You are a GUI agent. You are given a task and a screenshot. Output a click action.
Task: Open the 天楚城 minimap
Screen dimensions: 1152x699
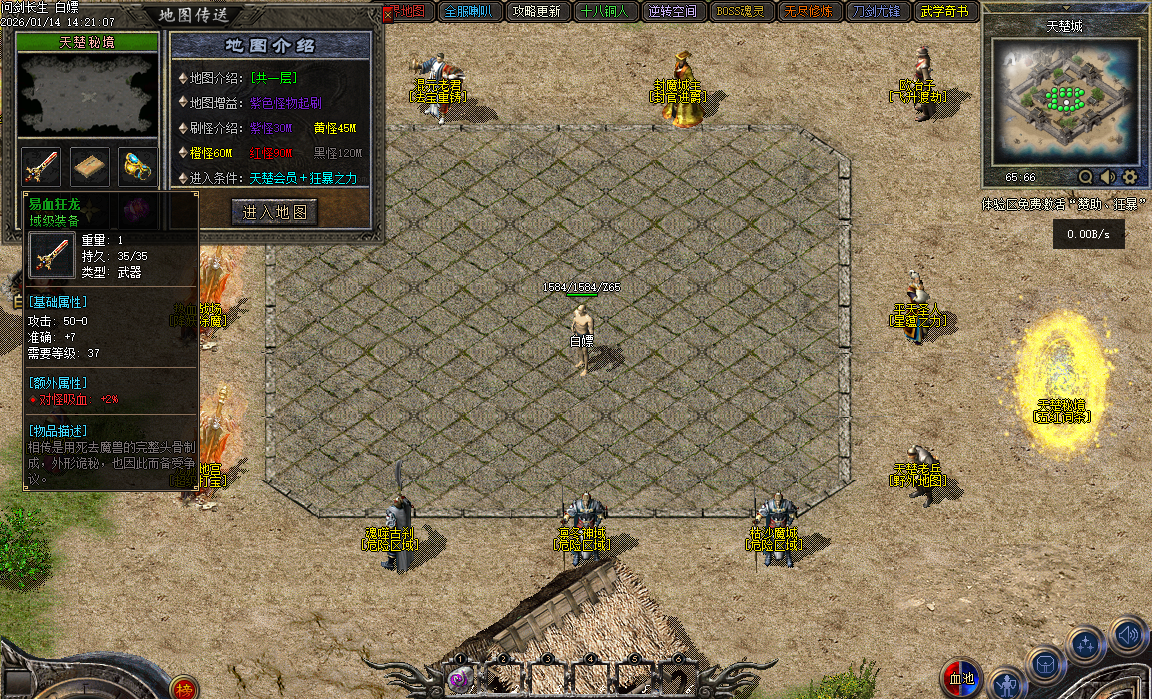coord(1064,102)
